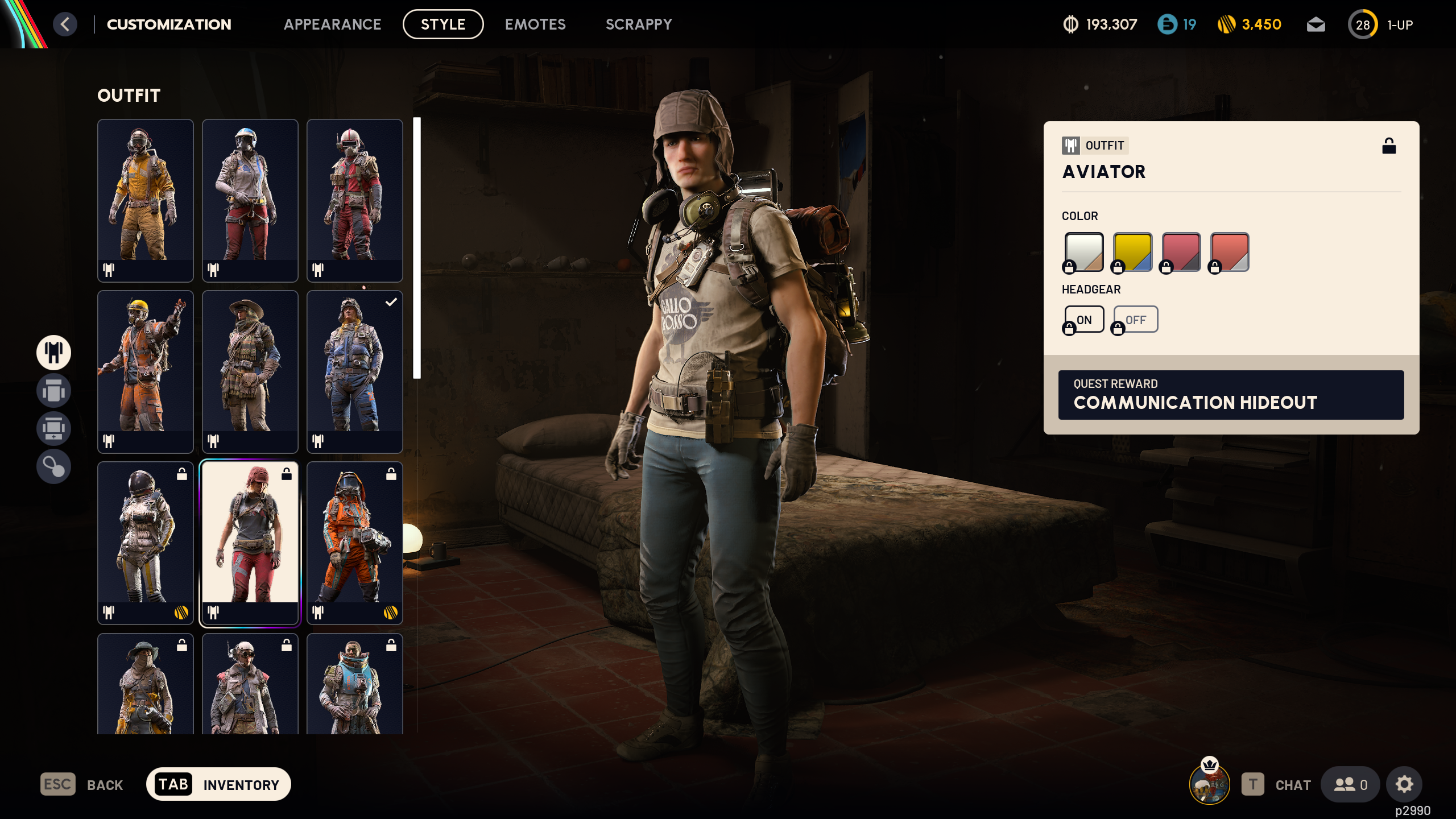Select the Outfit category icon in sidebar
This screenshot has height=819, width=1456.
click(x=53, y=353)
